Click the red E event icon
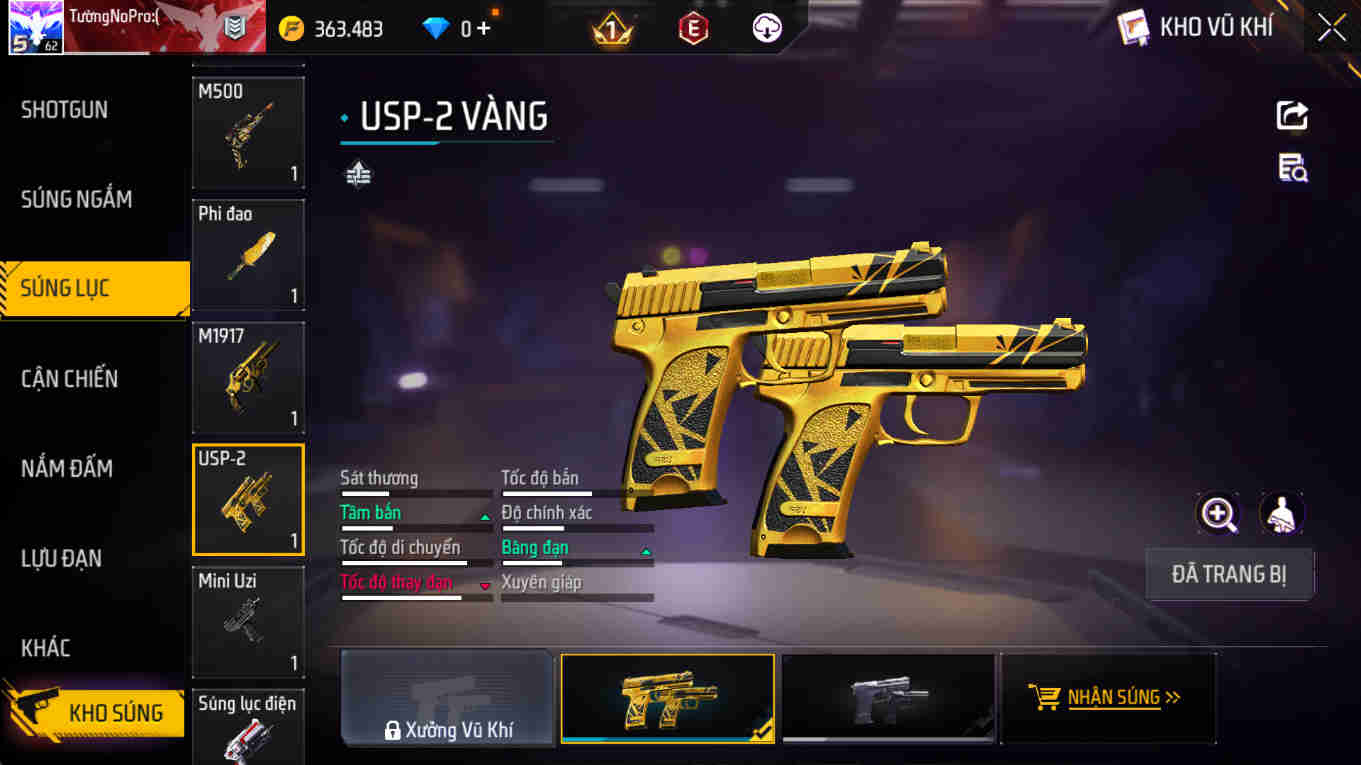The width and height of the screenshot is (1361, 765). pyautogui.click(x=693, y=27)
